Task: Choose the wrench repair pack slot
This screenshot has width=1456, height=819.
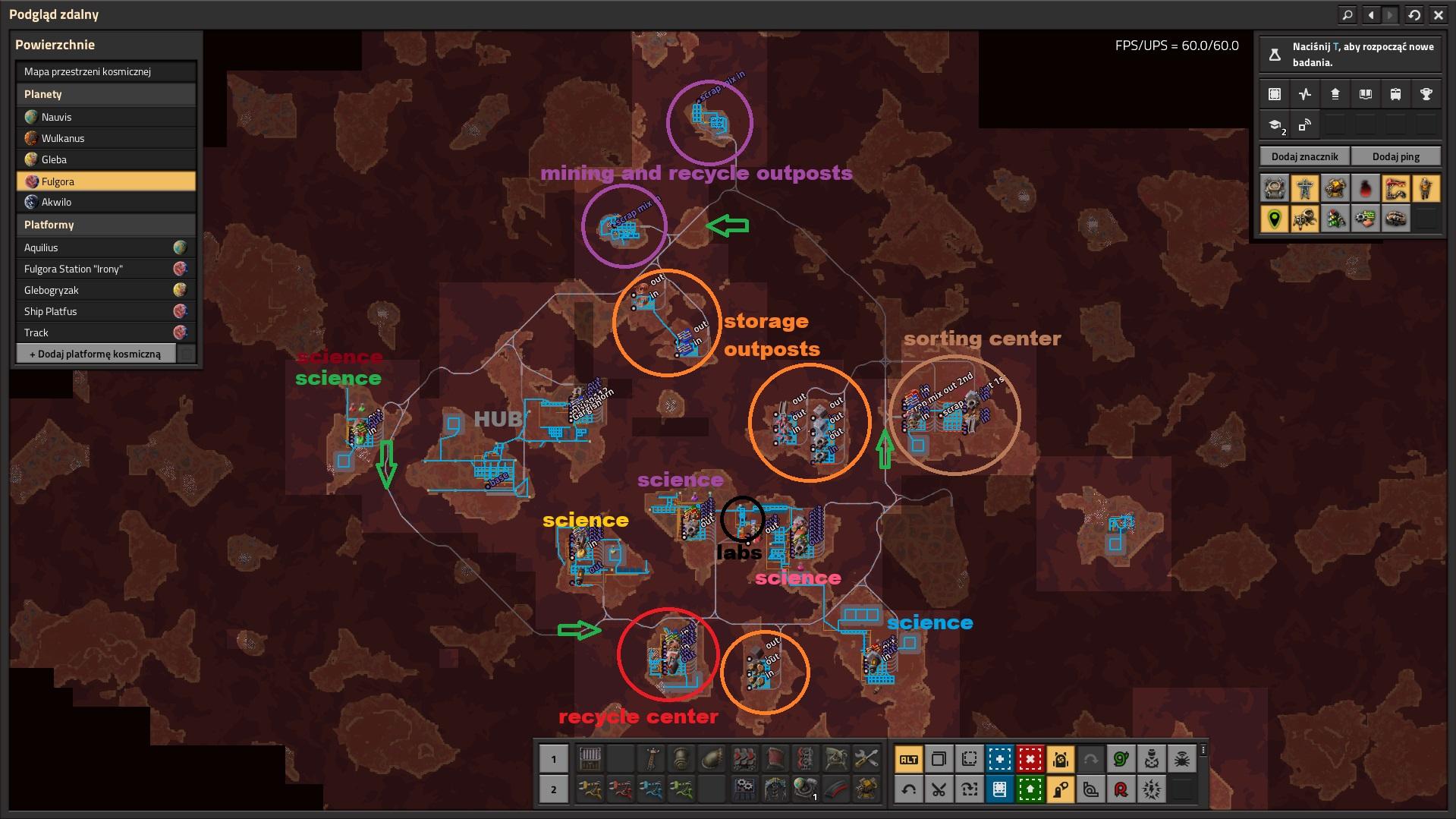Action: (866, 758)
